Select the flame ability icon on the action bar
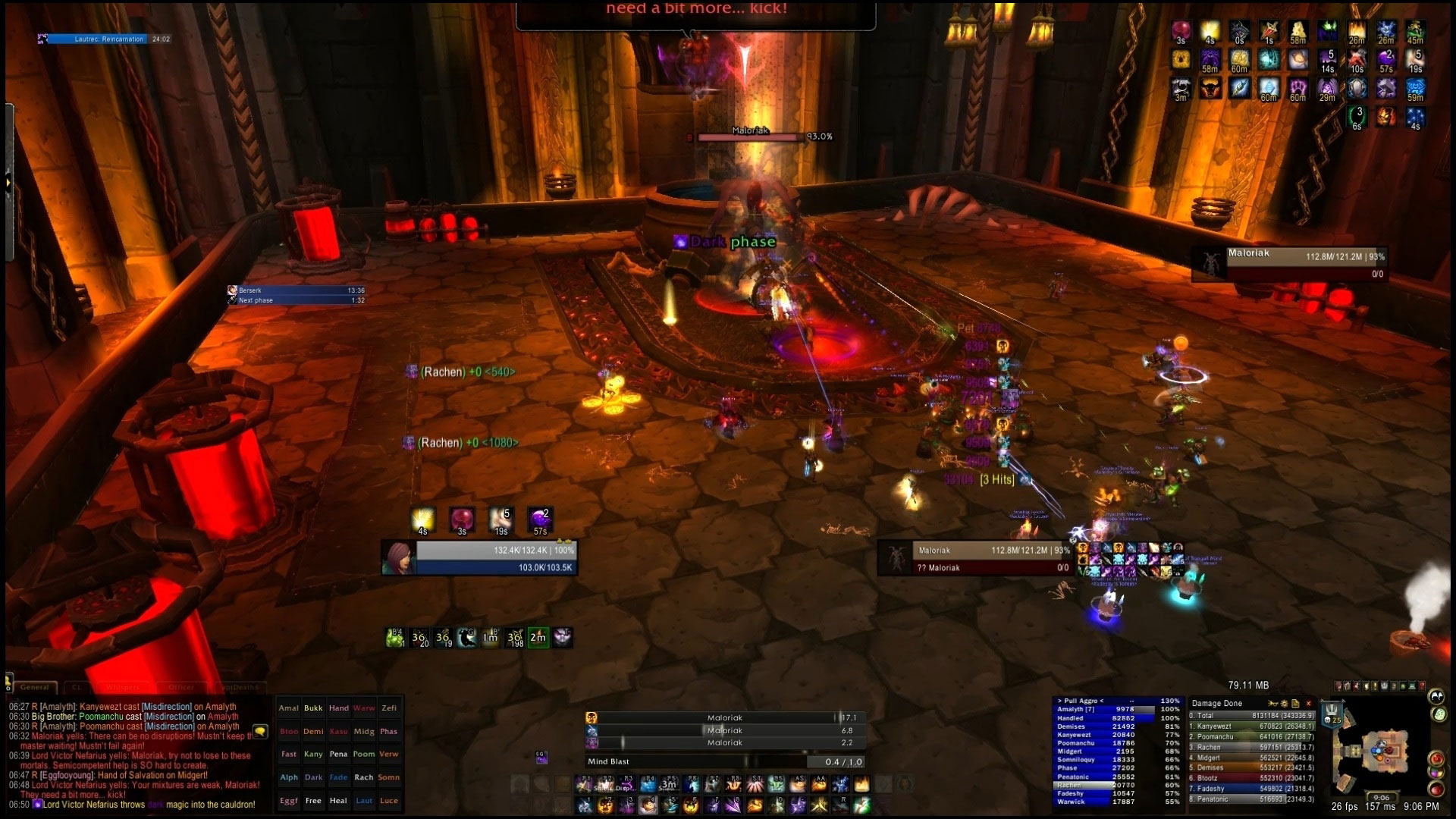The image size is (1456, 819). click(863, 785)
